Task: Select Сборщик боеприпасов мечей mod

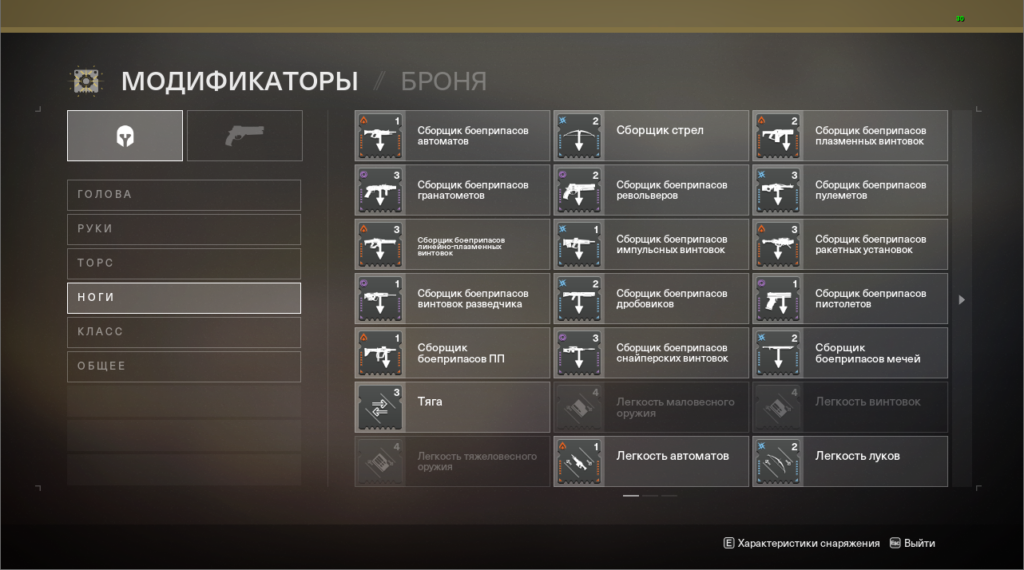Action: point(850,353)
